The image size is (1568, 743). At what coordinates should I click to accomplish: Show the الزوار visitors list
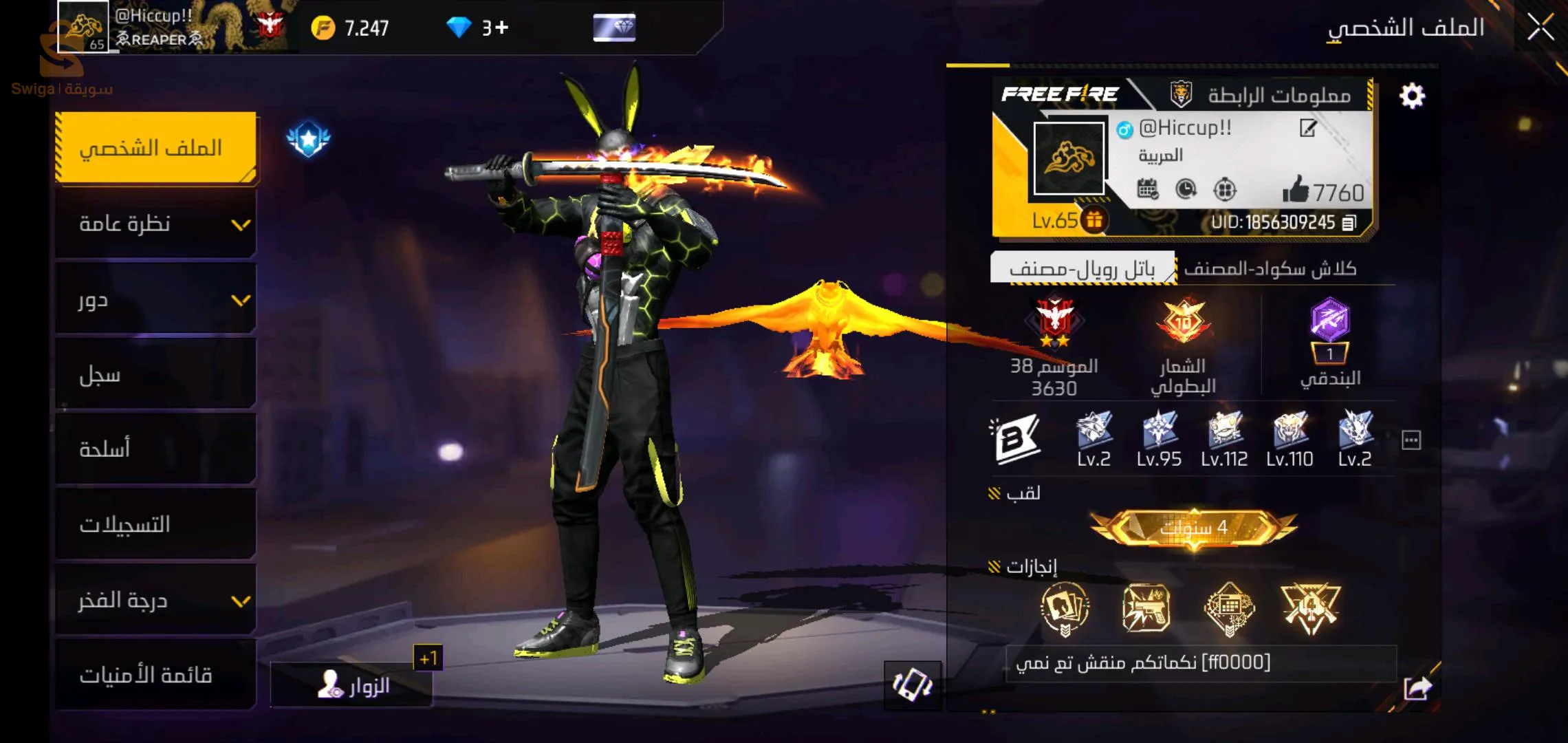(x=352, y=685)
